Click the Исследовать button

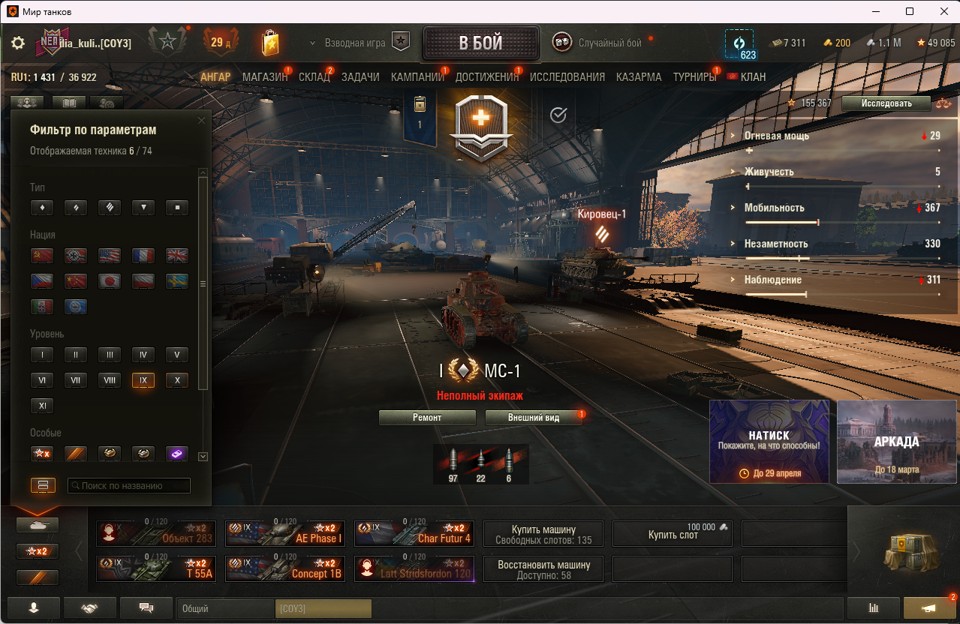coord(886,103)
